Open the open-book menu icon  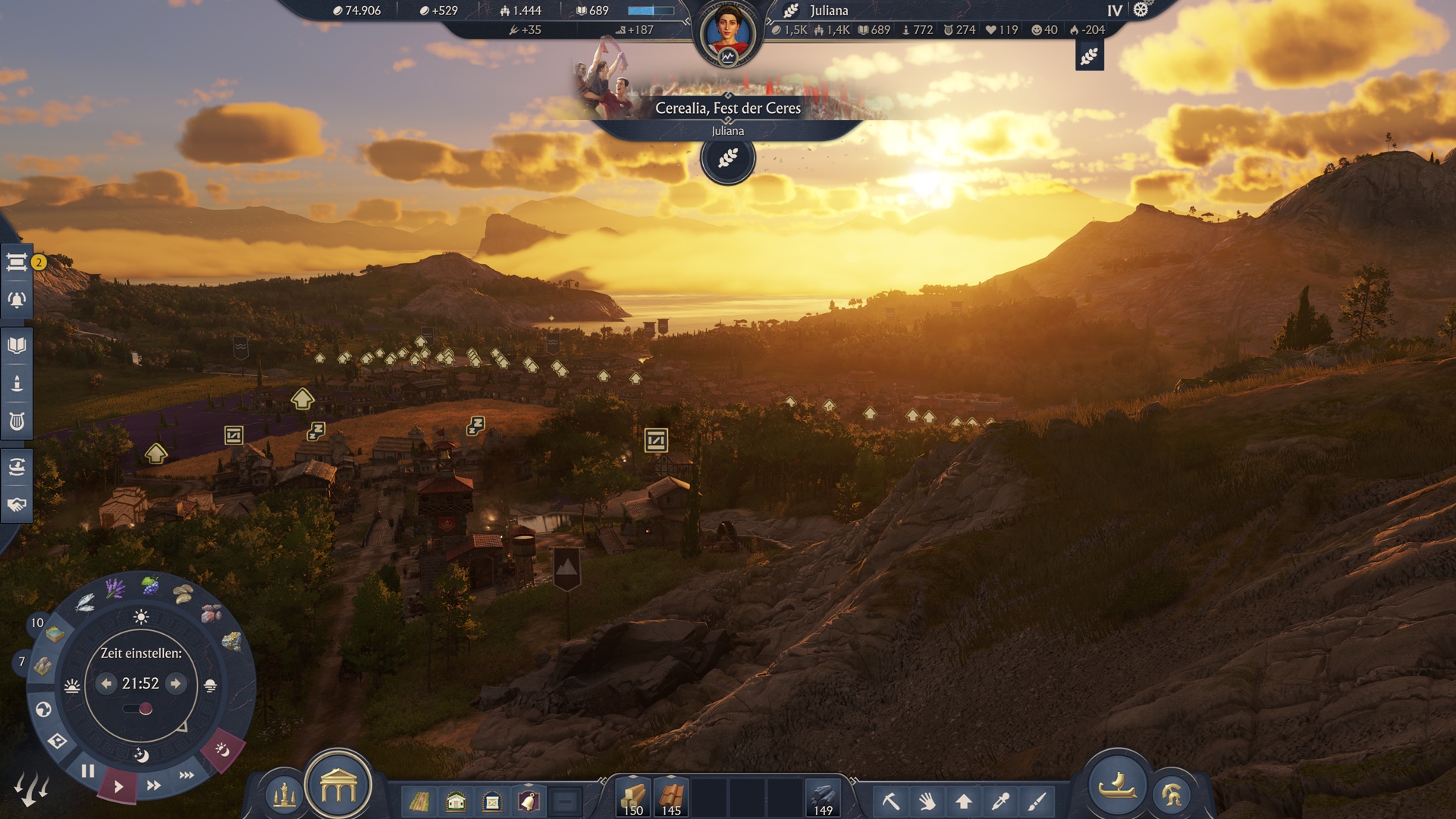click(17, 346)
